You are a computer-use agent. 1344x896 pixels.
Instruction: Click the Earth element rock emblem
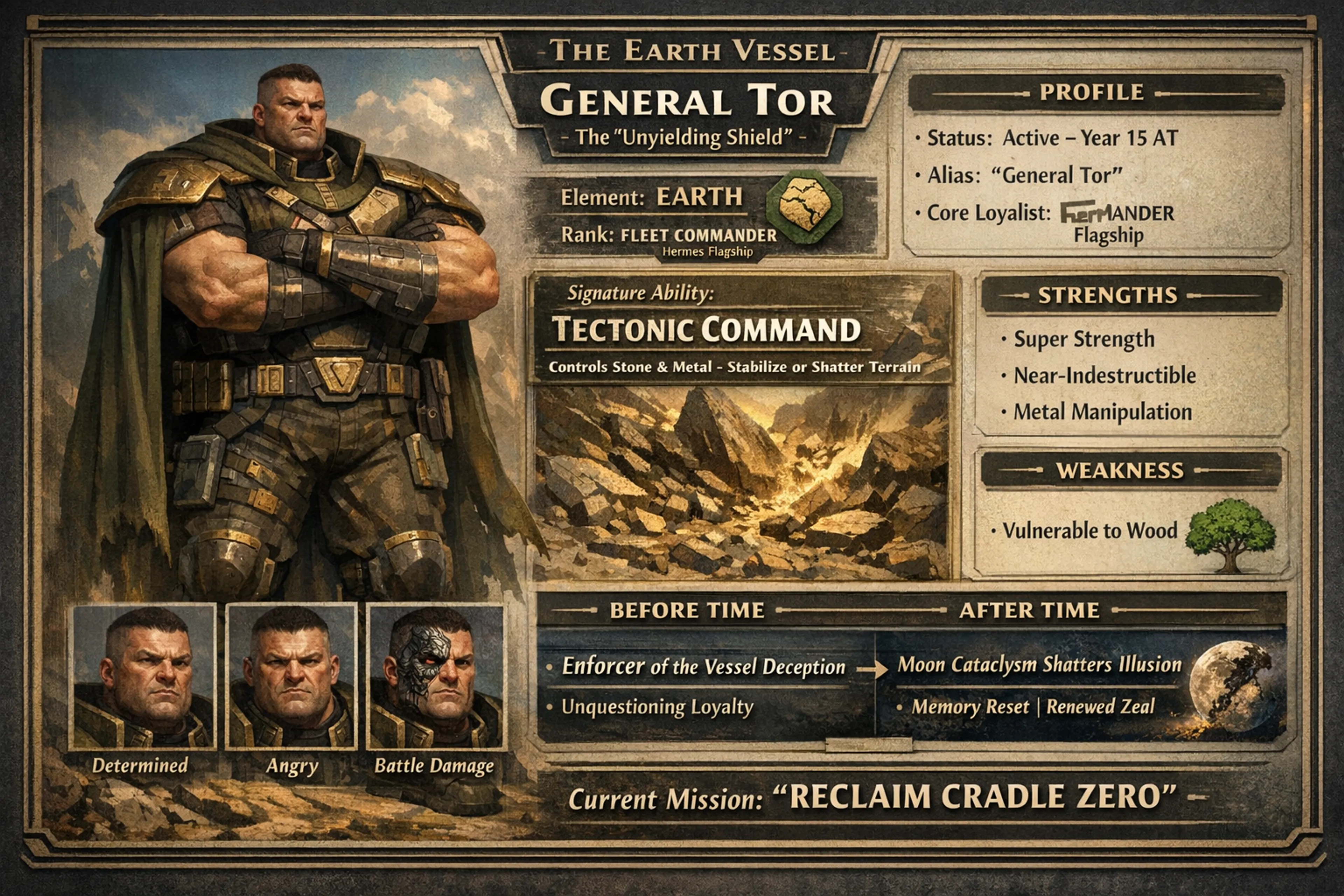coord(804,206)
